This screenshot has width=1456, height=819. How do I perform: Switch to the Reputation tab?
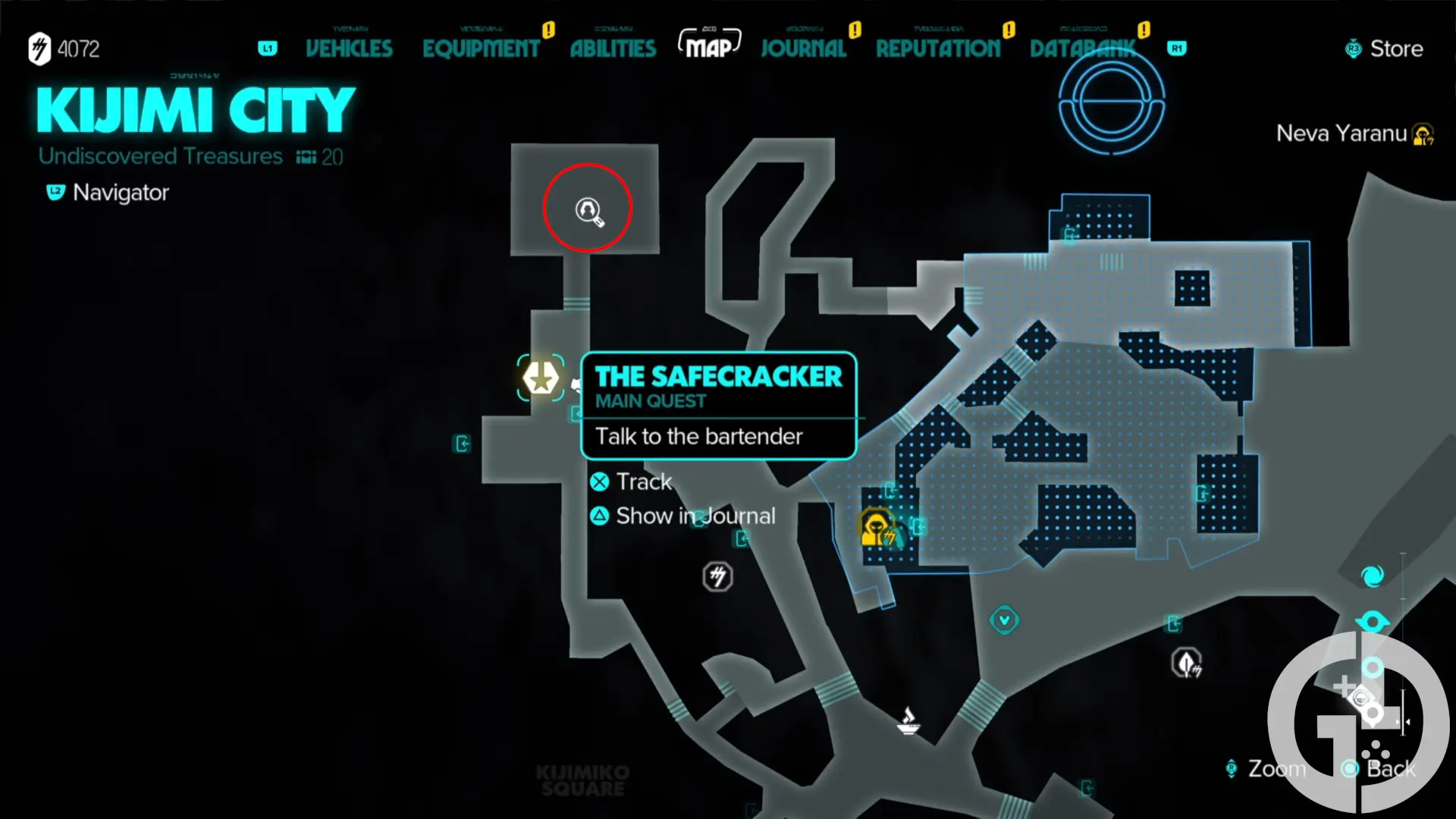[938, 48]
